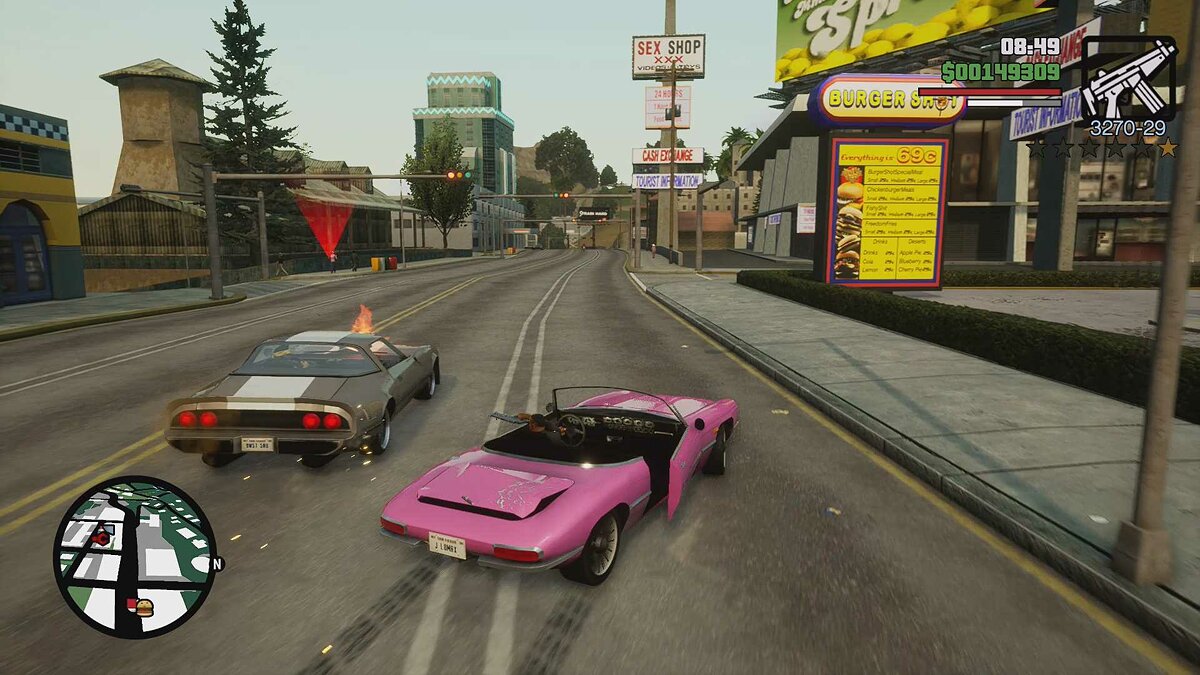Select the submachine gun weapon icon

click(x=1129, y=78)
